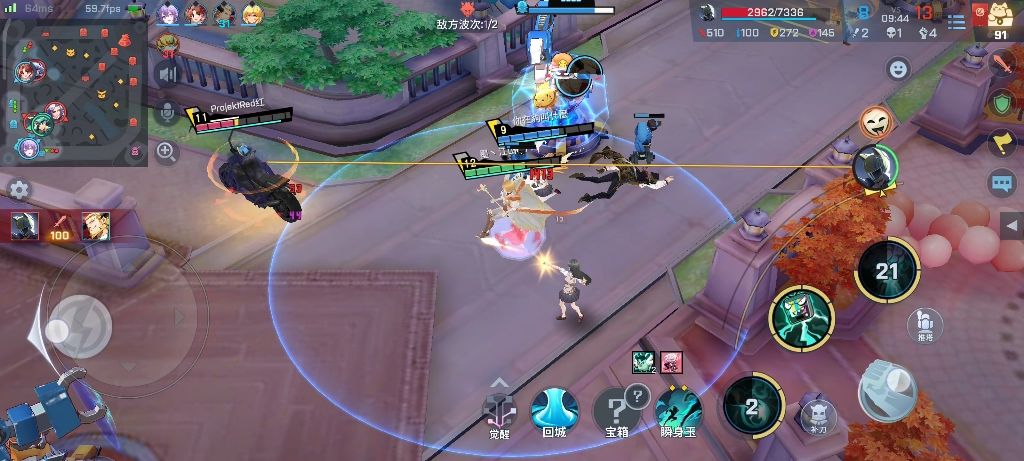Cast the 瞬身玉 summoner spell

(x=679, y=412)
